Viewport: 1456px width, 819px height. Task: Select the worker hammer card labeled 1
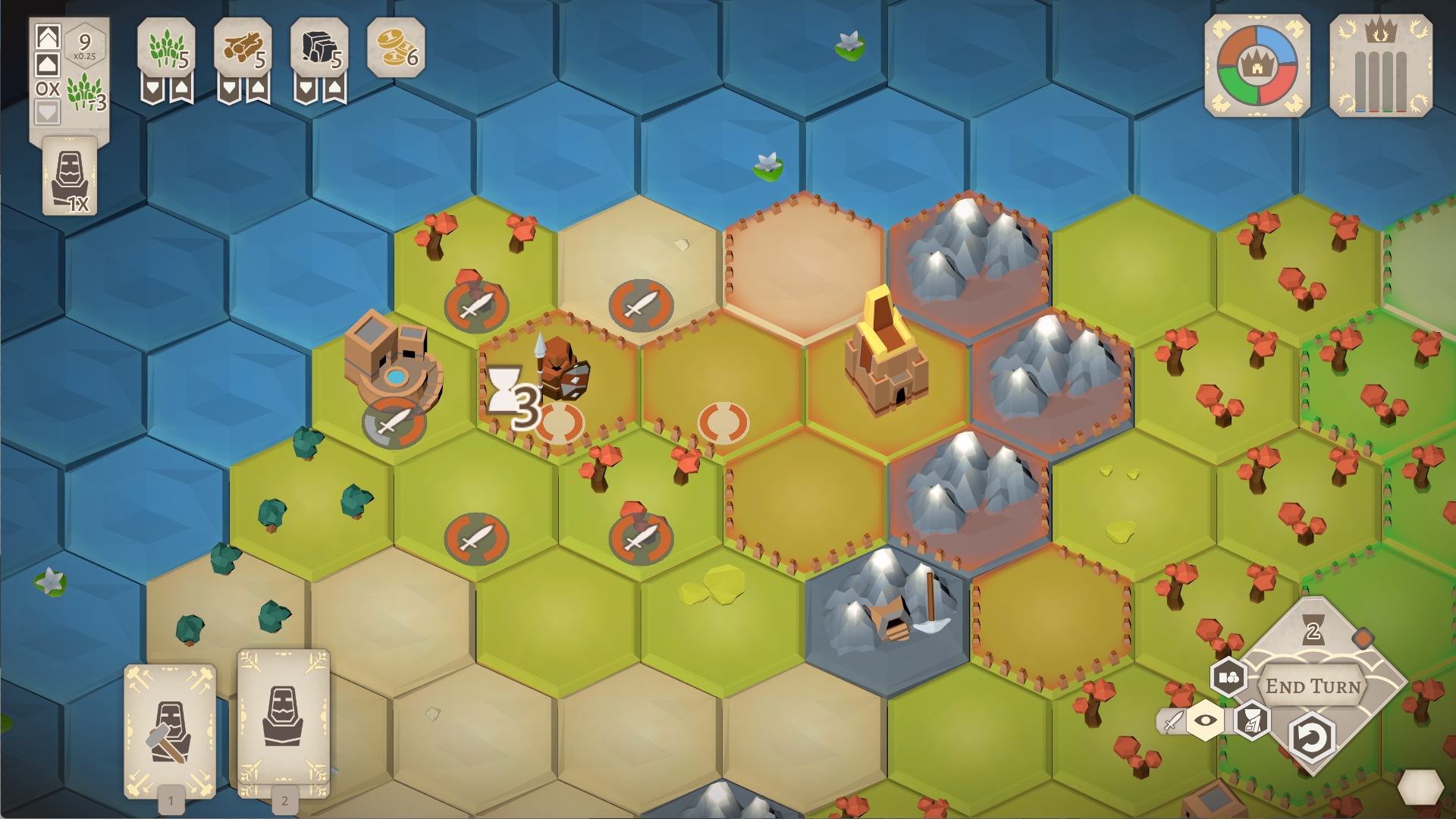tap(170, 728)
